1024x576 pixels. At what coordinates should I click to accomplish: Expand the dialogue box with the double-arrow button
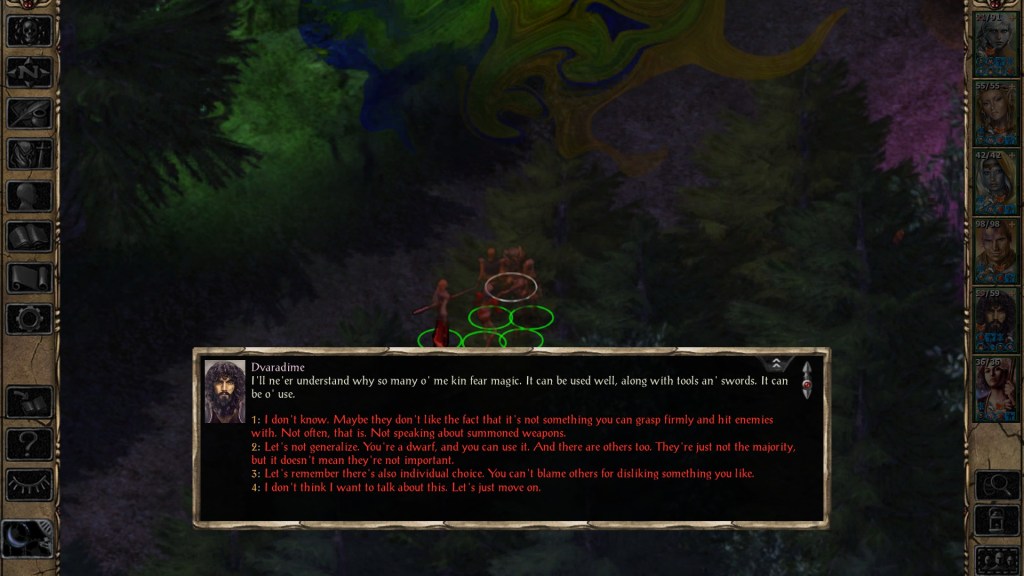(776, 364)
